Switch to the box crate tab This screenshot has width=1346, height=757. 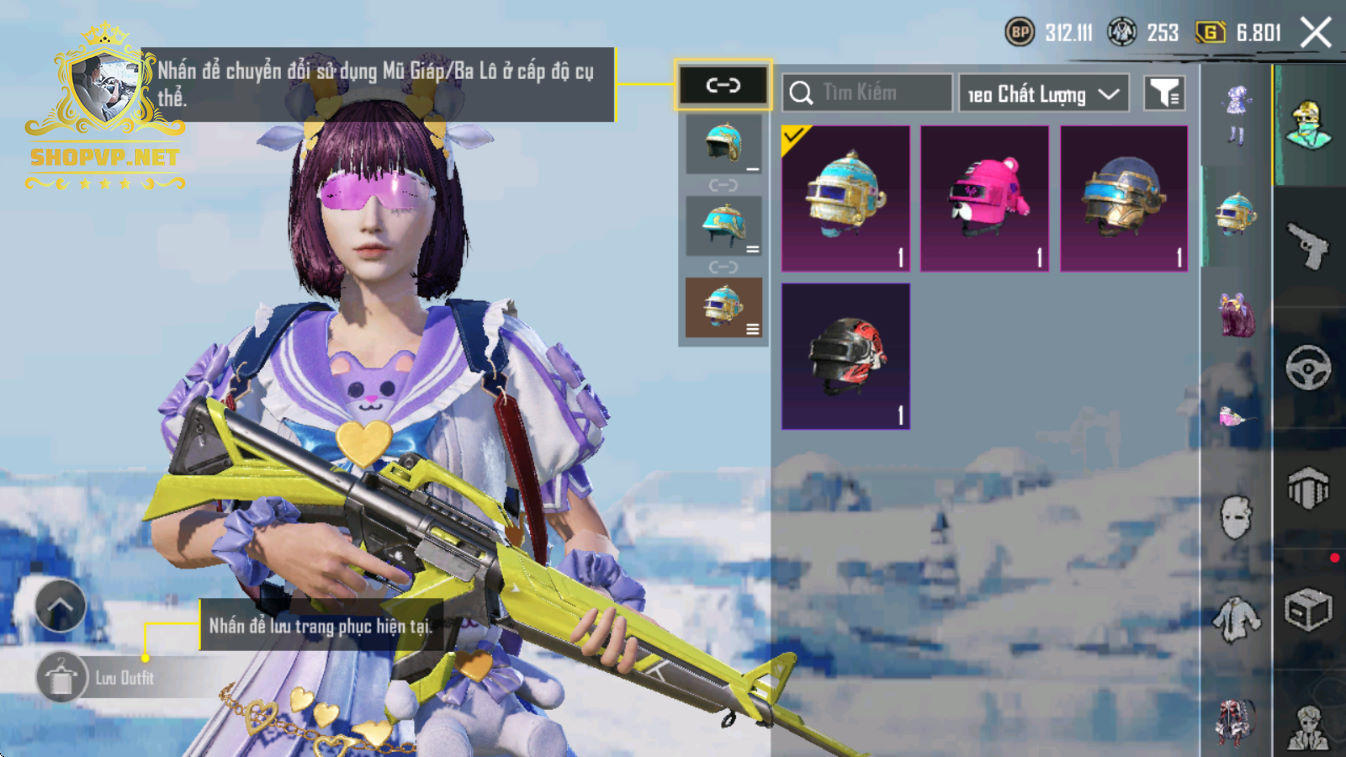1308,610
